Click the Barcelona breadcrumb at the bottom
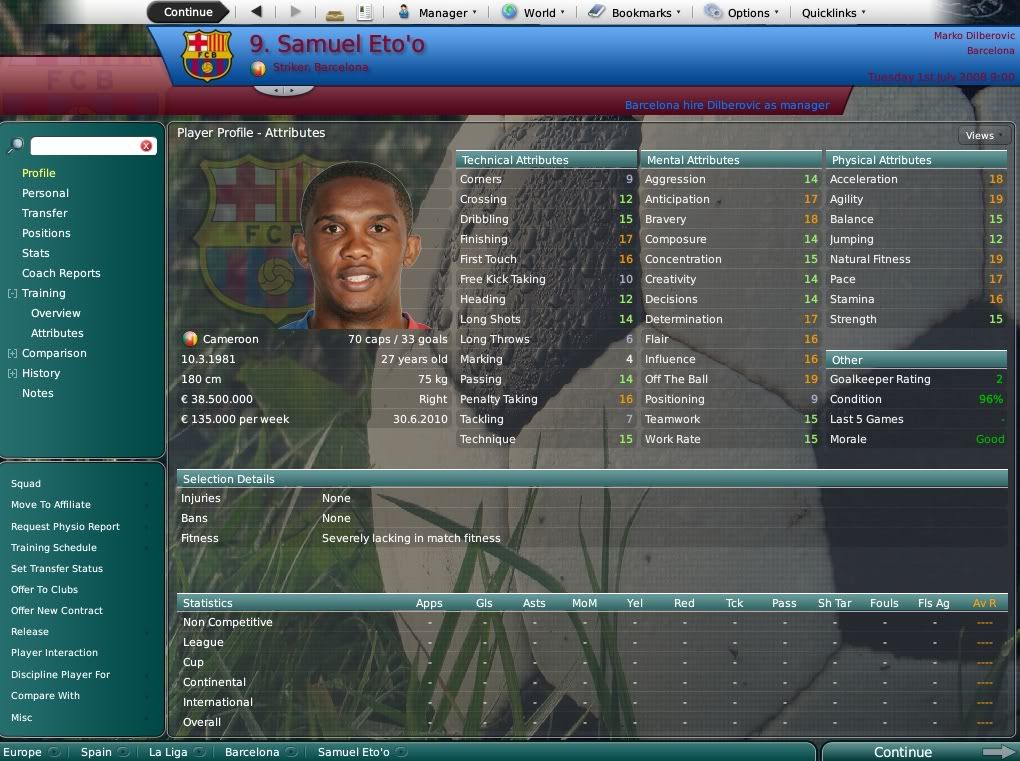The height and width of the screenshot is (761, 1020). (252, 752)
